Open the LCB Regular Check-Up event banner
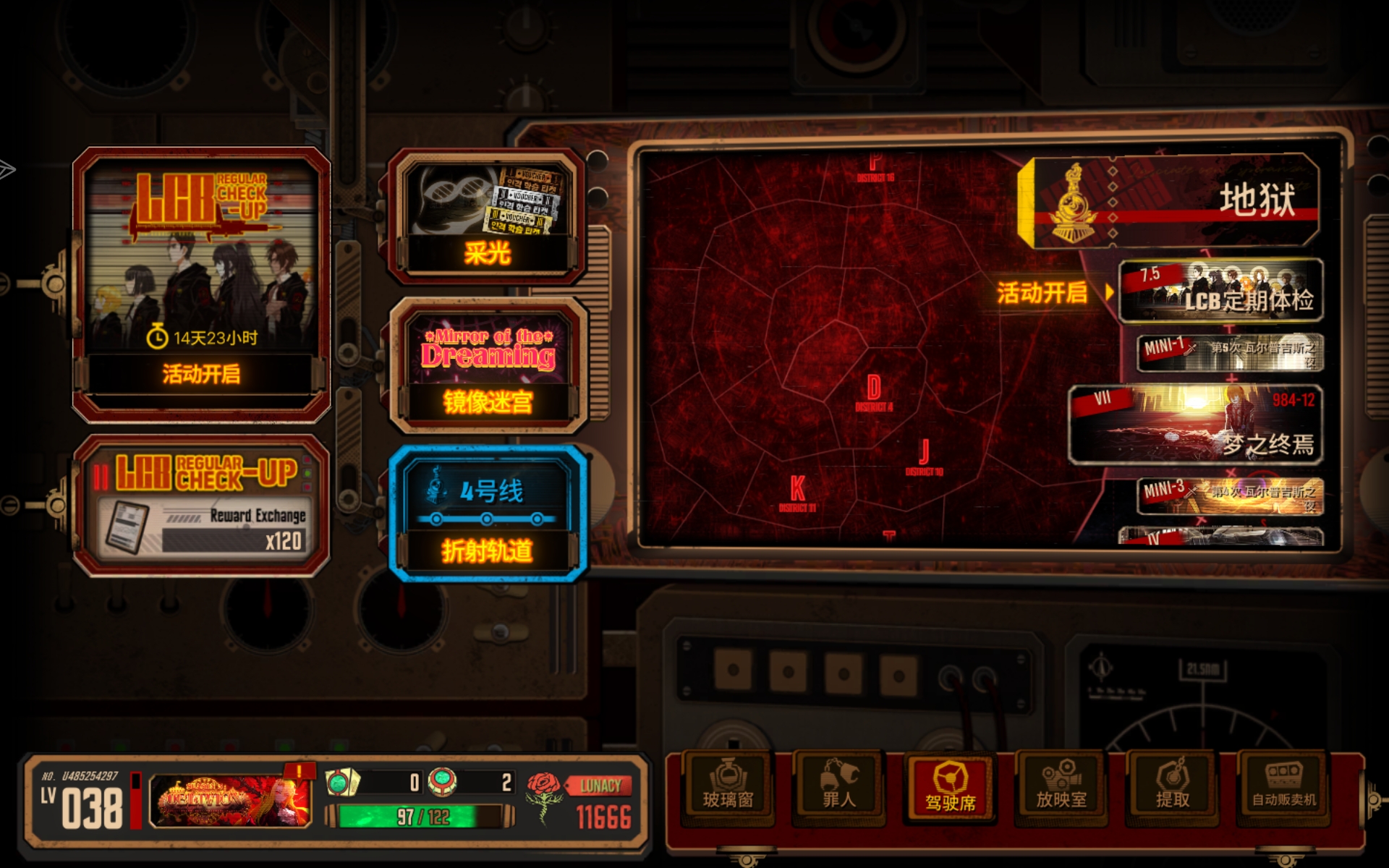This screenshot has width=1389, height=868. [x=201, y=282]
